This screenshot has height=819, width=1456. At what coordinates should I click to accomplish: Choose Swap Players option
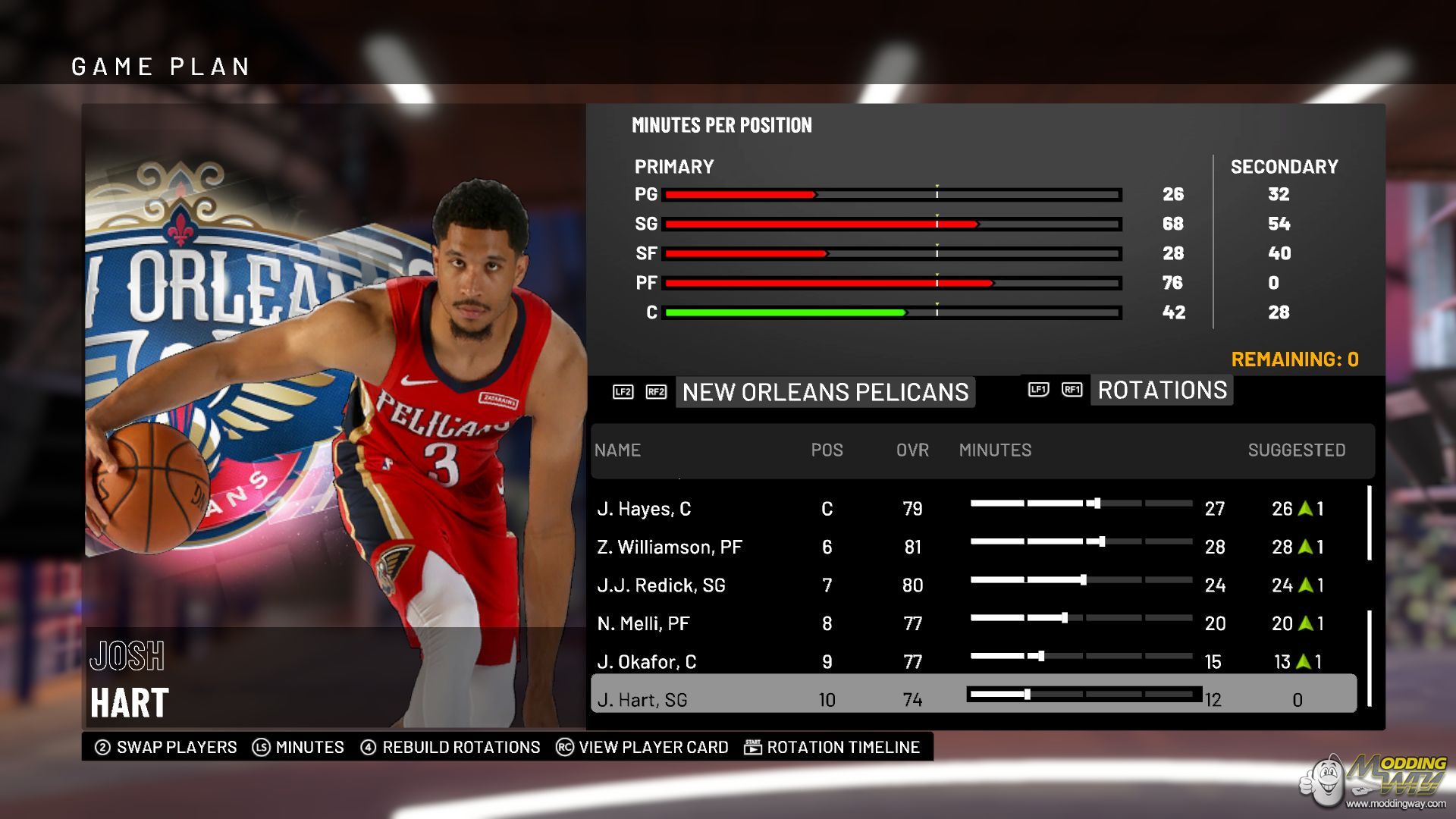click(x=166, y=748)
